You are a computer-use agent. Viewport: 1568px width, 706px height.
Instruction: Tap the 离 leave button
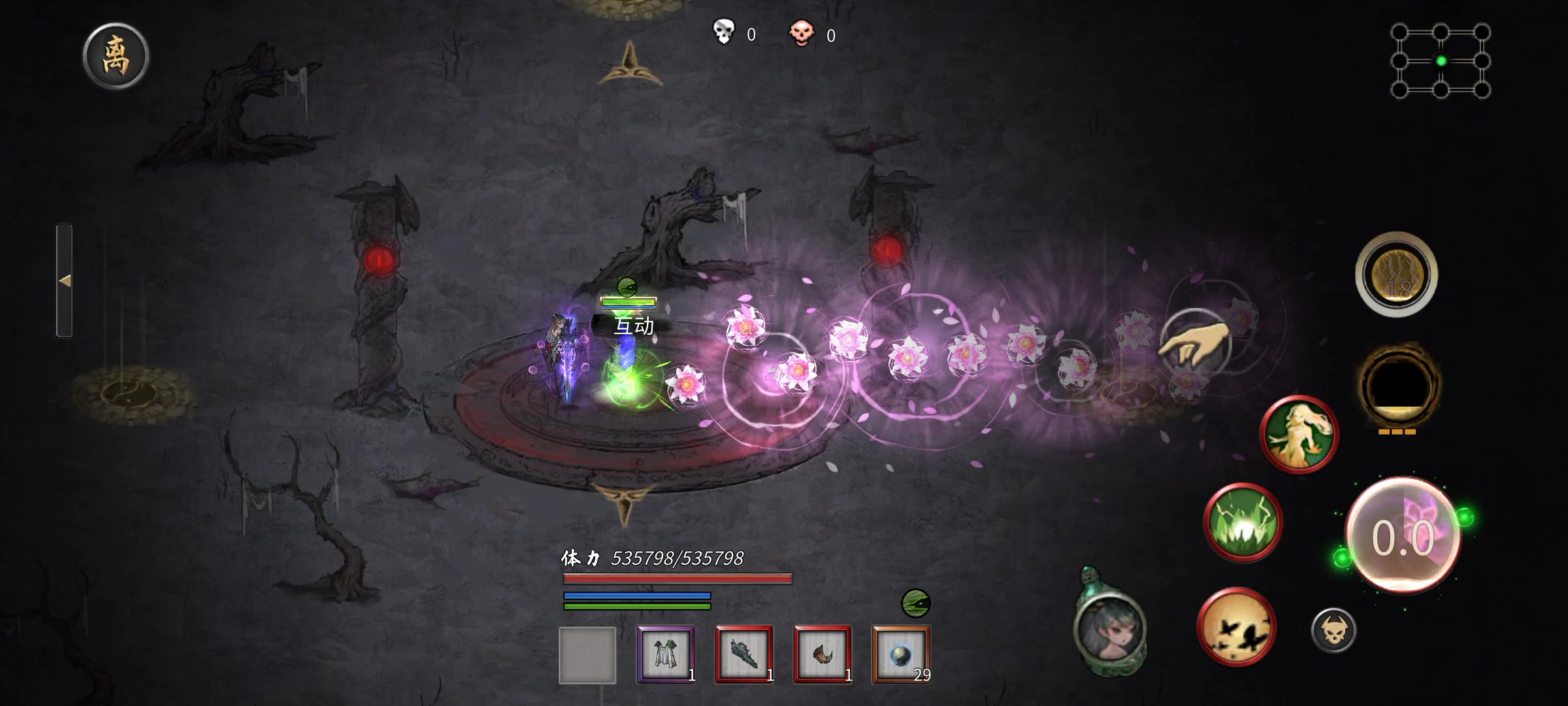tap(116, 56)
